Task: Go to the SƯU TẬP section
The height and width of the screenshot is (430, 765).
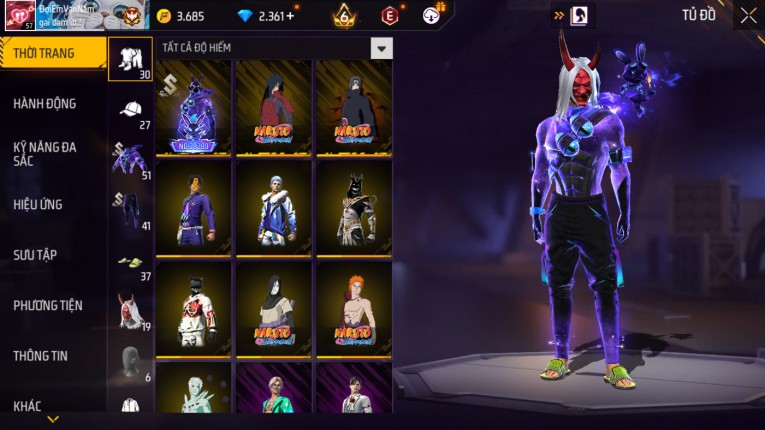Action: click(x=35, y=255)
